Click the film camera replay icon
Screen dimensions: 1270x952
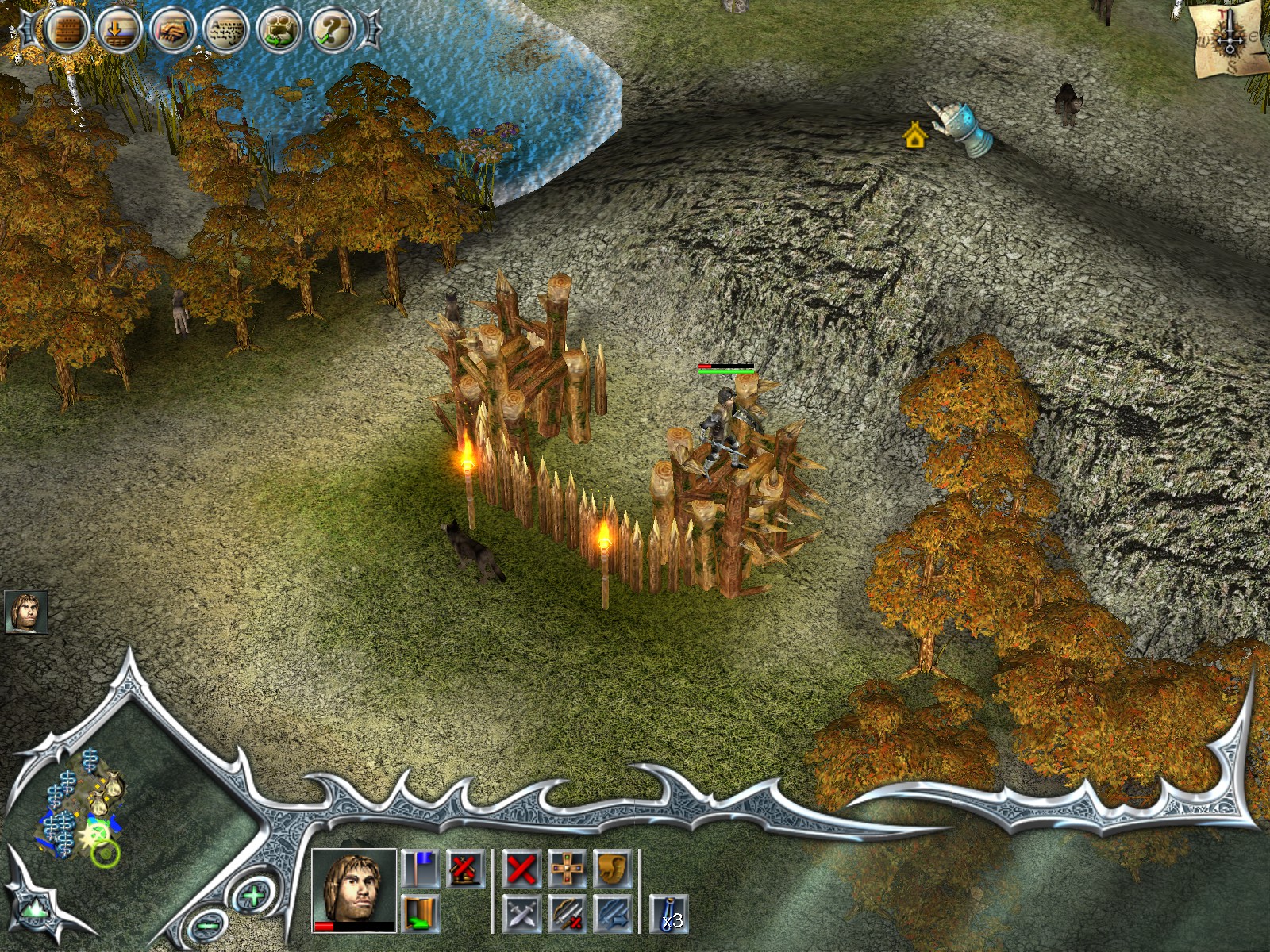coord(279,31)
